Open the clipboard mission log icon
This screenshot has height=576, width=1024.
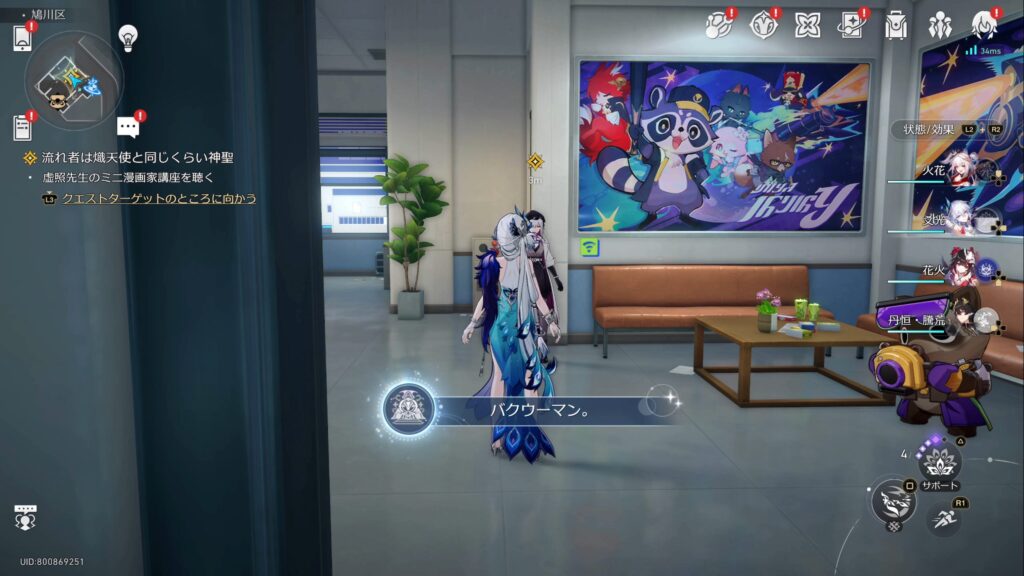(x=23, y=127)
